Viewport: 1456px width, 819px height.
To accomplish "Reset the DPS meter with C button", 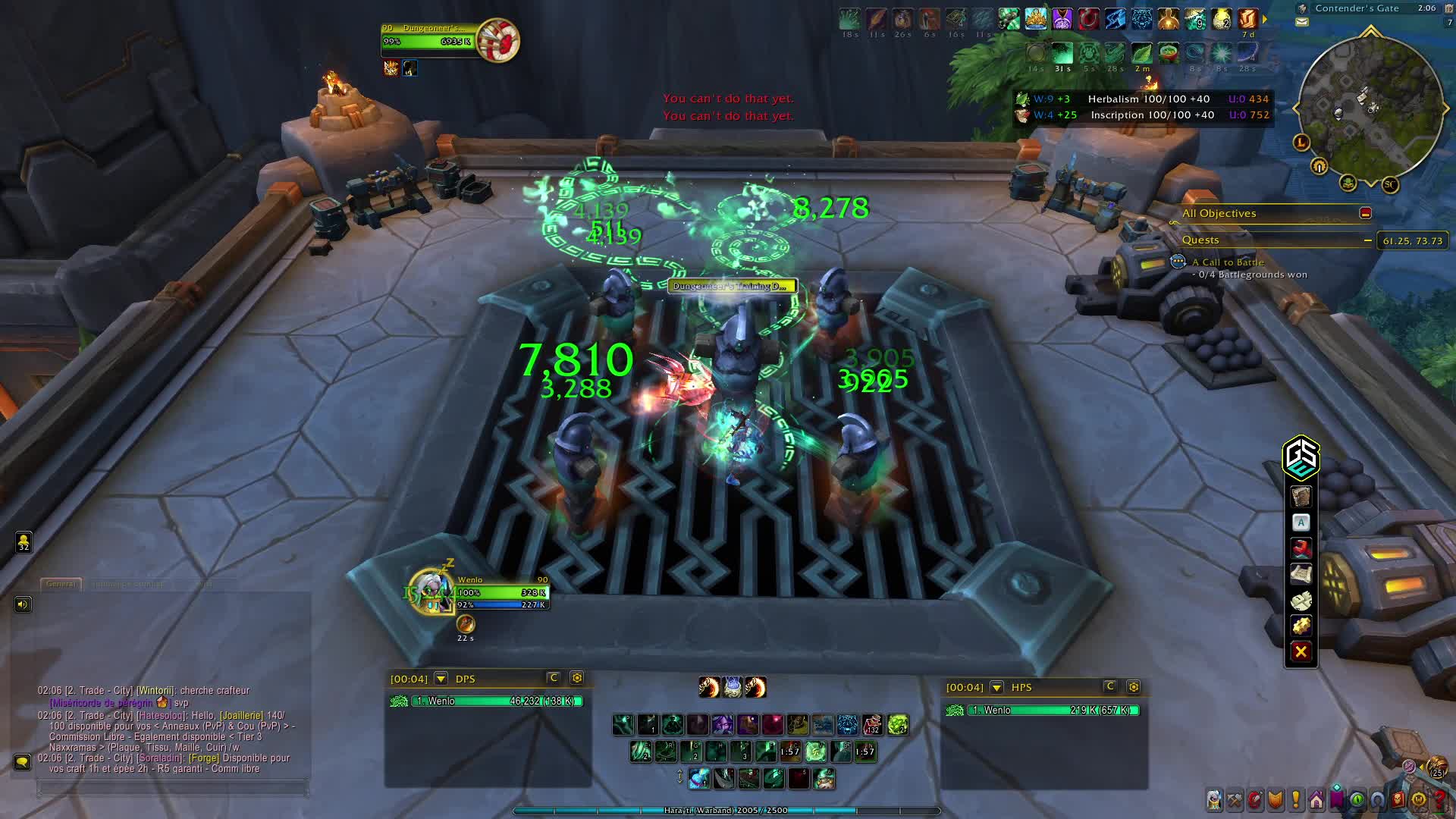I will (x=554, y=678).
